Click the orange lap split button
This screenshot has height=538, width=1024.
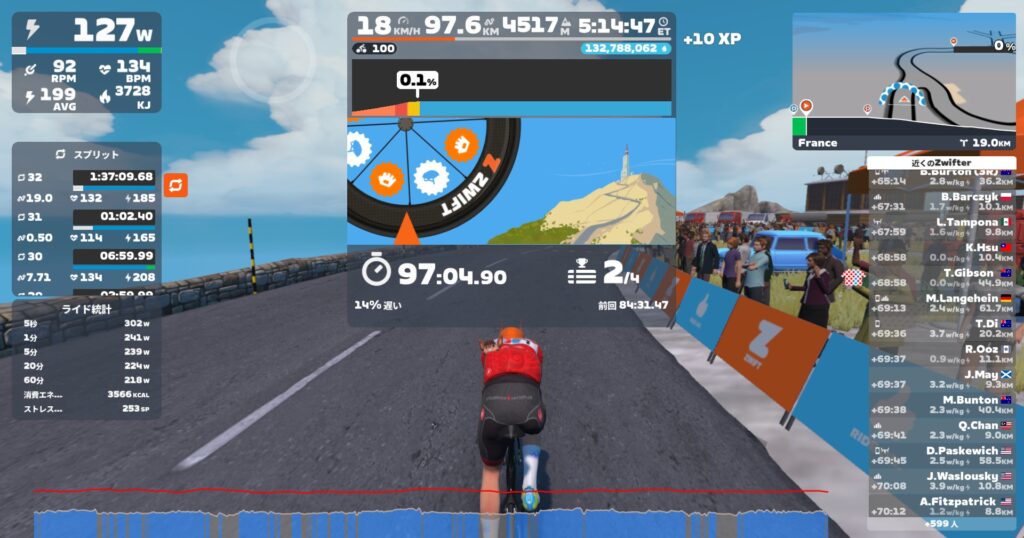tap(175, 185)
